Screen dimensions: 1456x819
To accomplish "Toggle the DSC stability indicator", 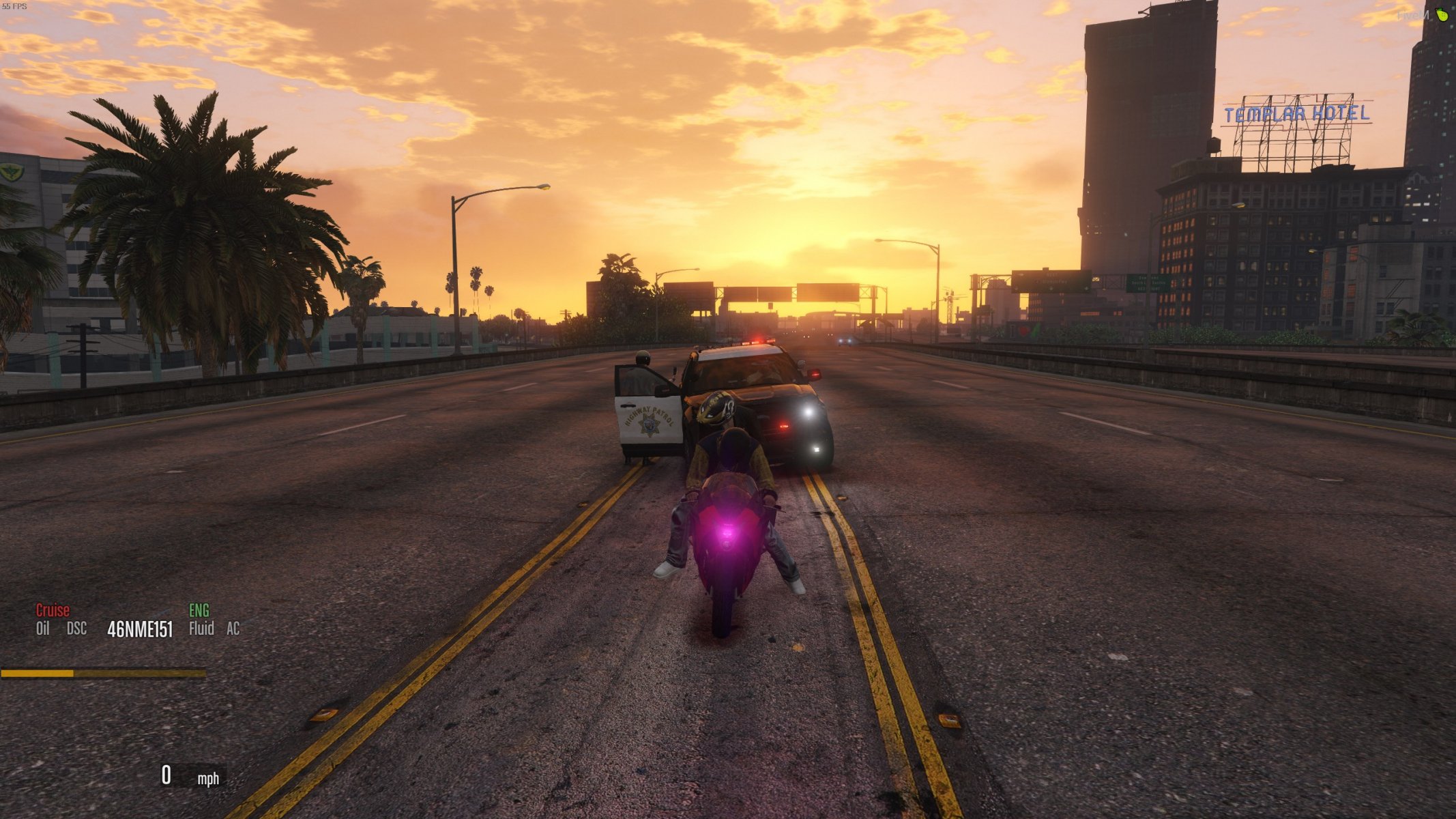I will click(x=77, y=629).
